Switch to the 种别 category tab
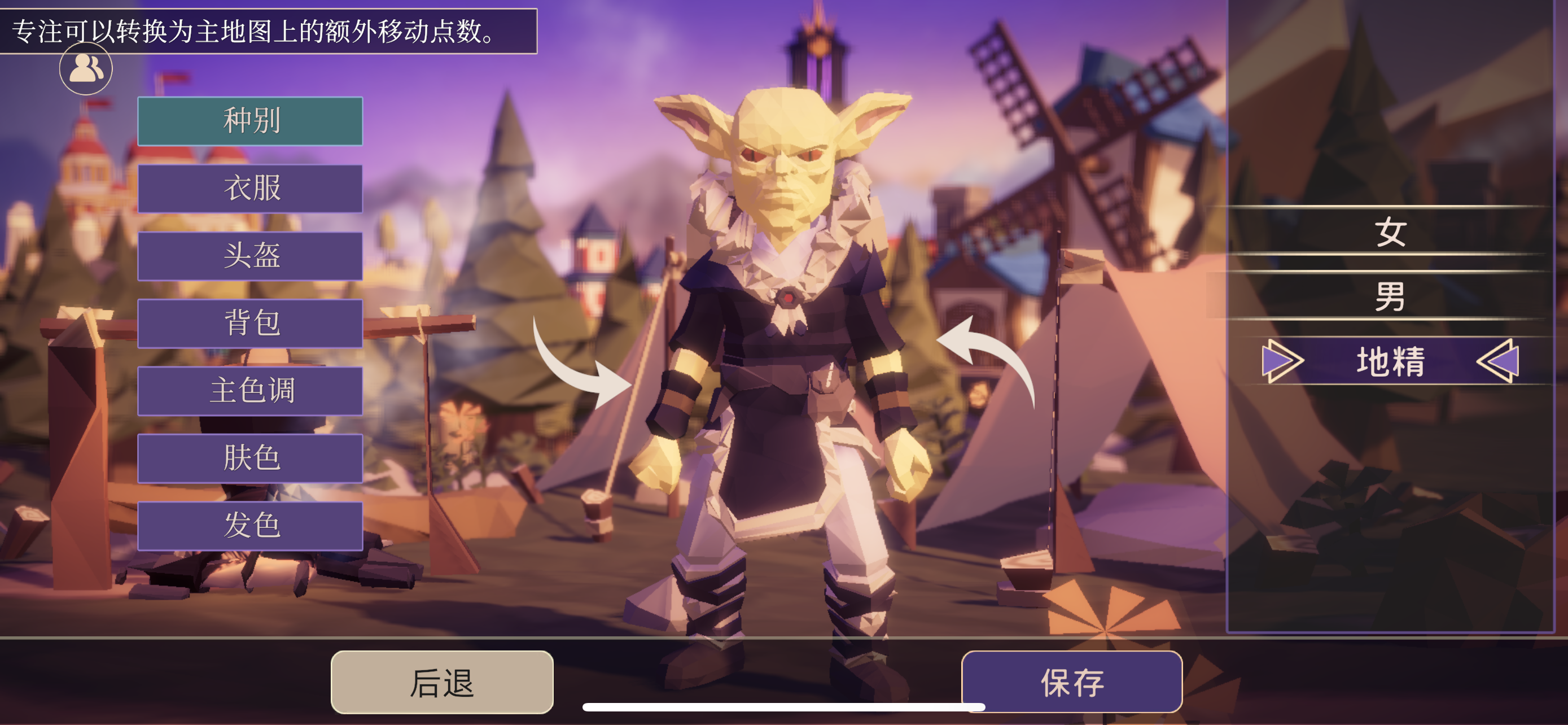 pos(249,122)
